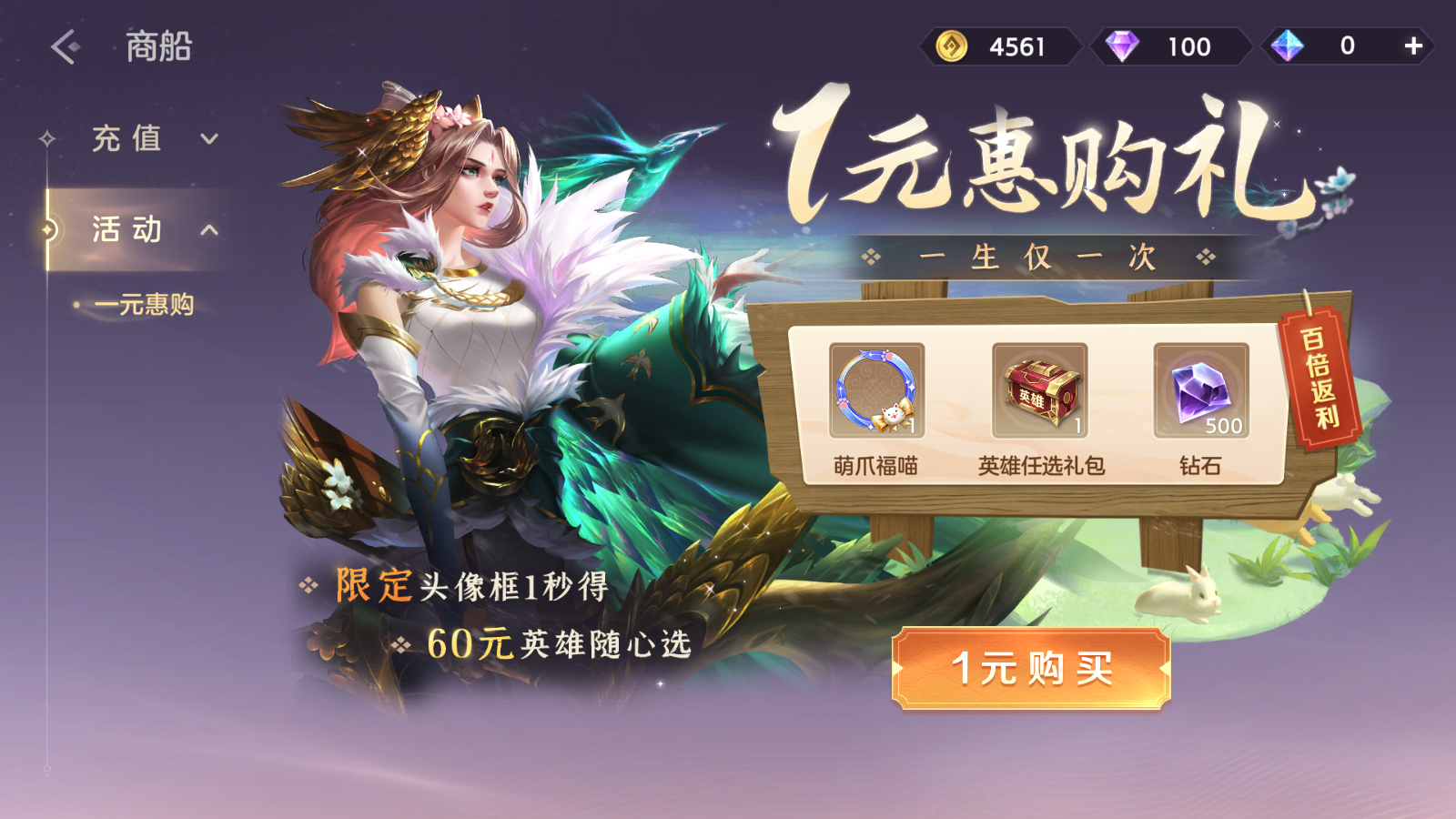Image resolution: width=1456 pixels, height=819 pixels.
Task: Click the 60元英雄随心选 promotional text
Action: point(560,643)
